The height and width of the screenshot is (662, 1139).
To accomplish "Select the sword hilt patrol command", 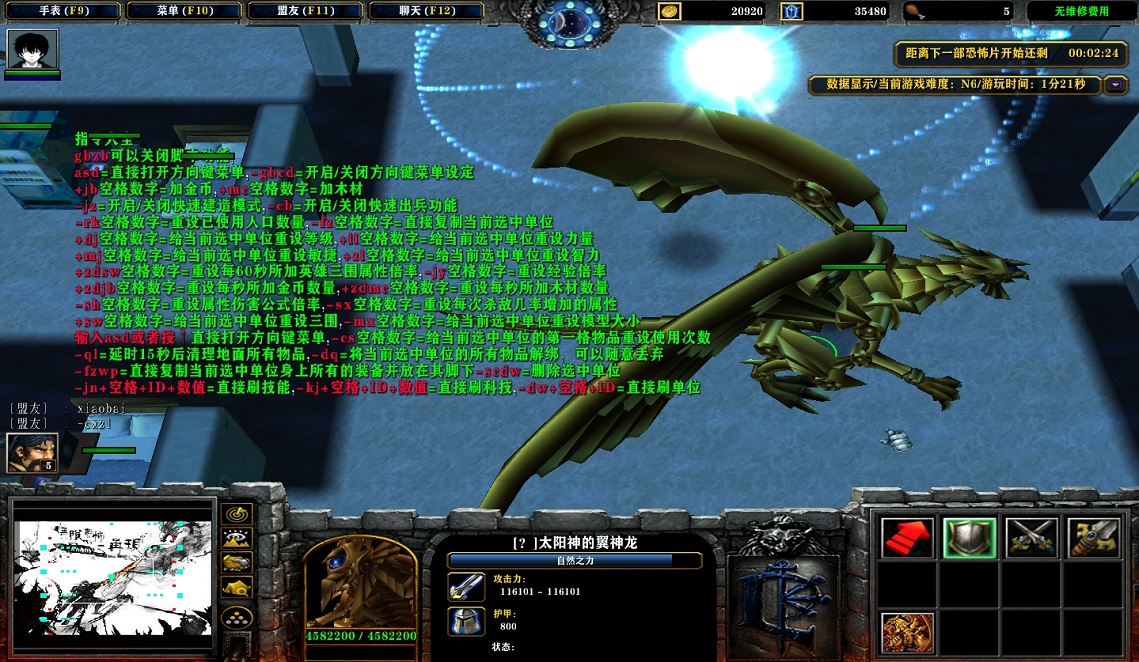I will tap(1093, 539).
